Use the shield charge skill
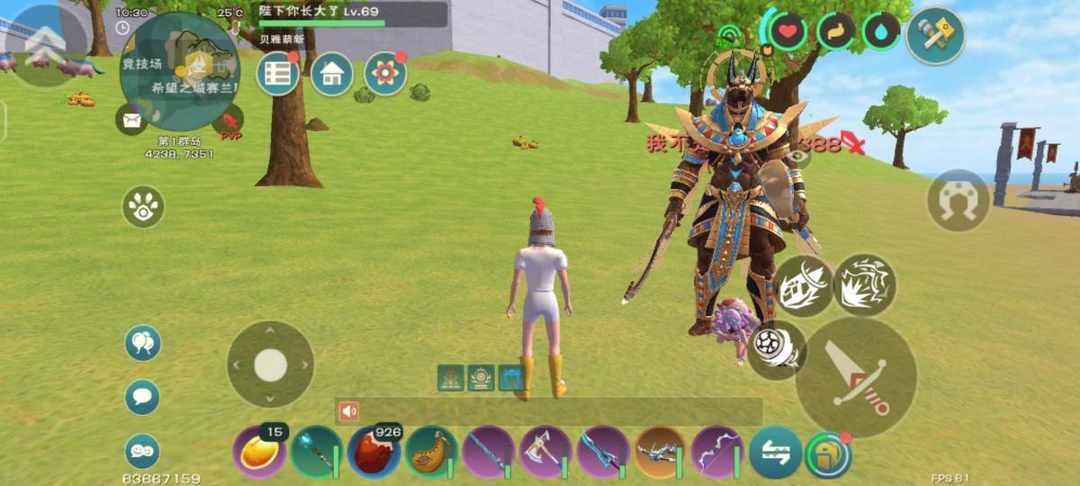1080x486 pixels. click(x=805, y=285)
